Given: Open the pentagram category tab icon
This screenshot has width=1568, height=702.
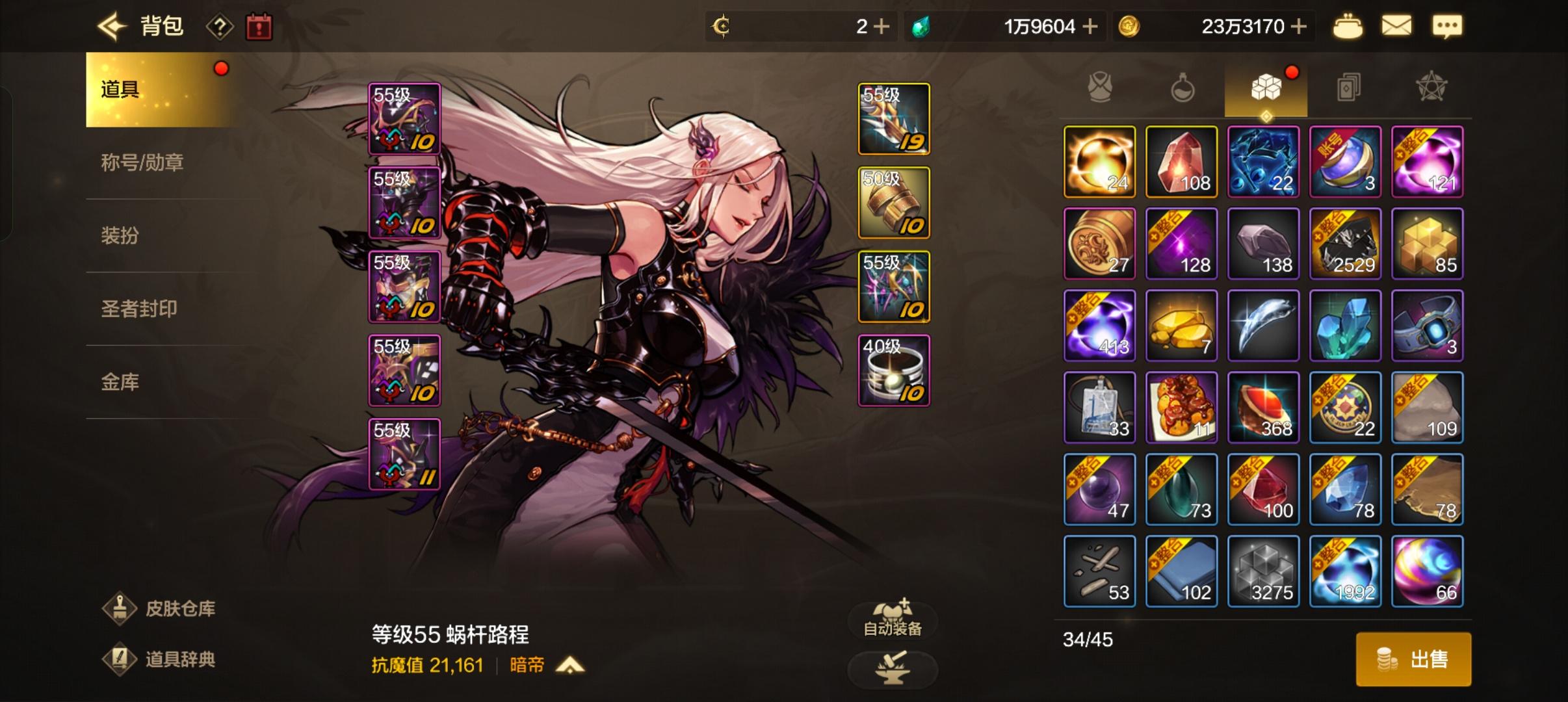Looking at the screenshot, I should [1430, 88].
